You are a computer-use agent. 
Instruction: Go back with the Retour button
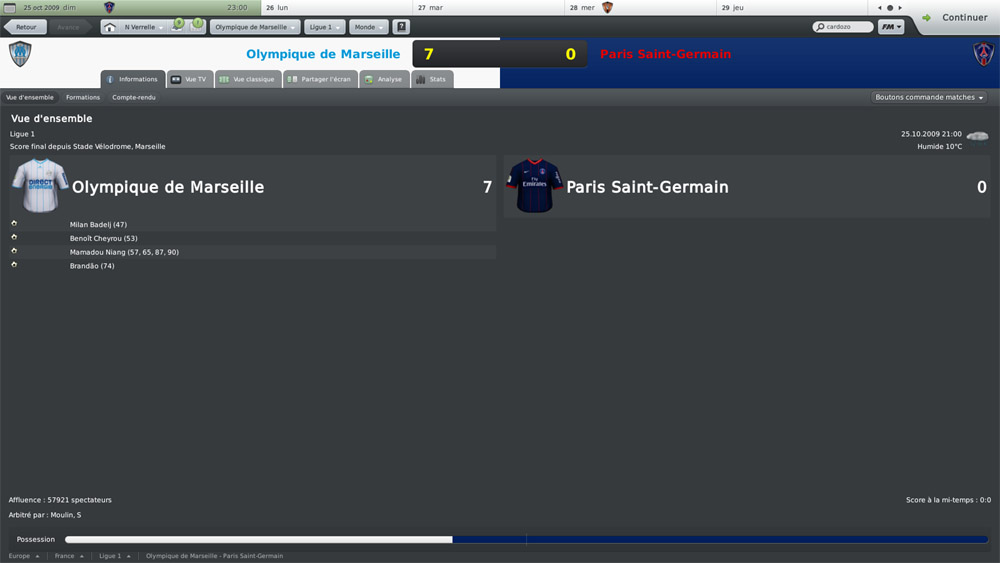(26, 27)
